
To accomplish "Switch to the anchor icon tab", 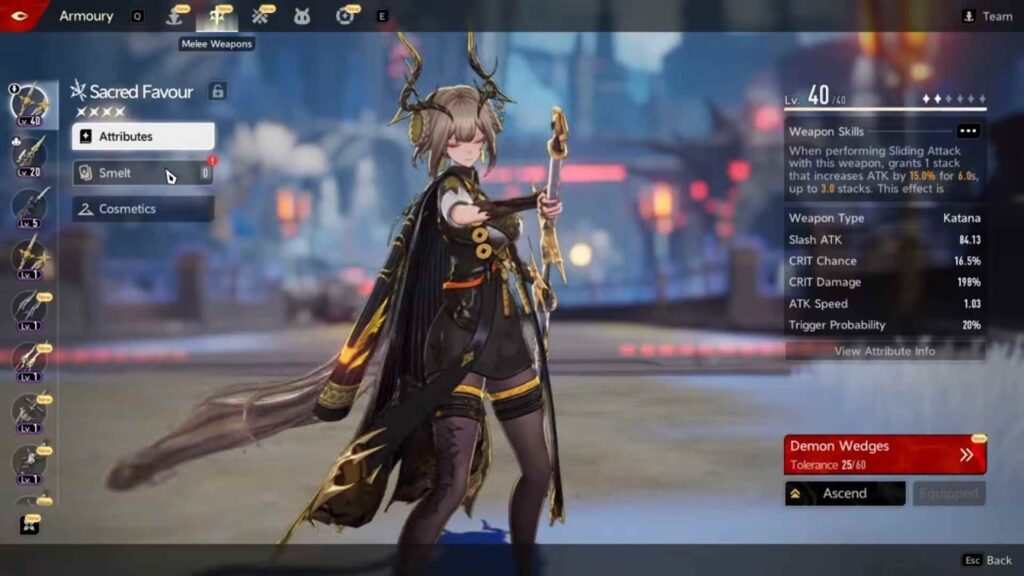I will 174,16.
